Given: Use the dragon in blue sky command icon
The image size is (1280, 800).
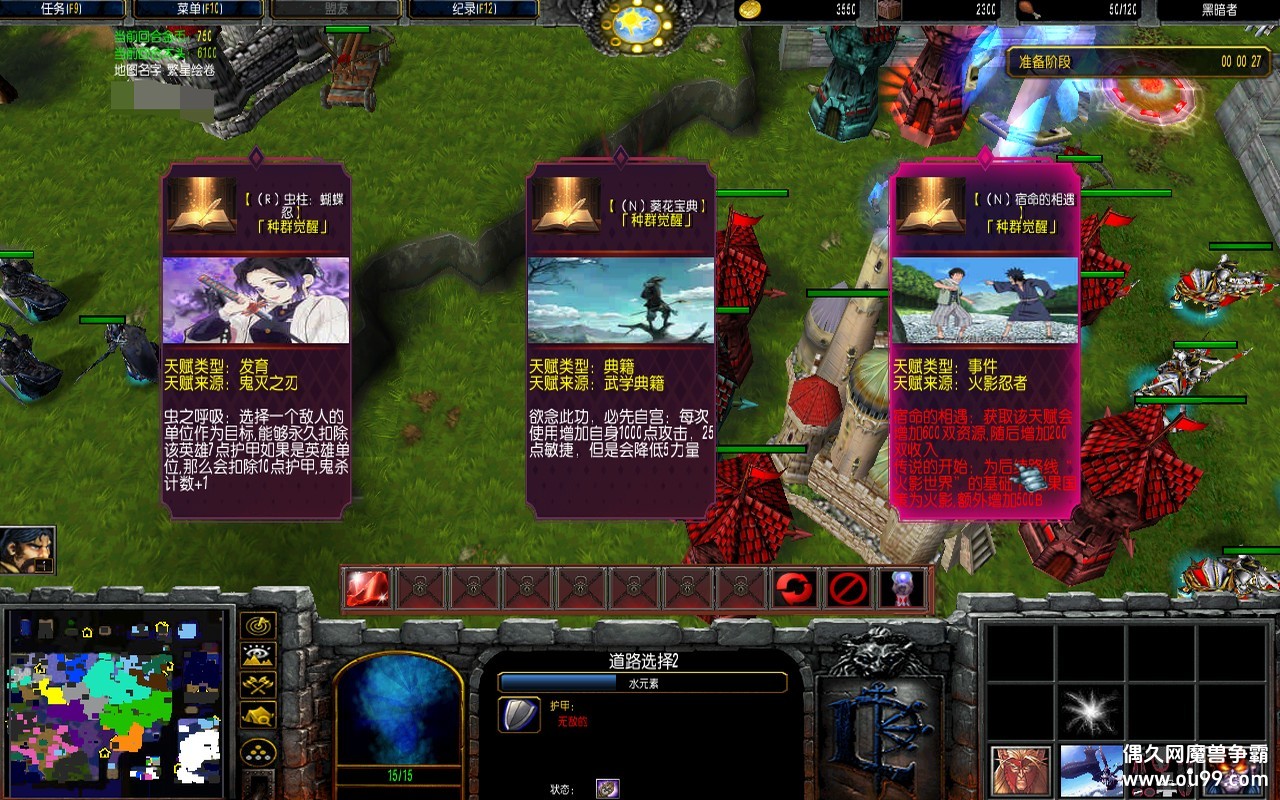Looking at the screenshot, I should click(x=1090, y=771).
